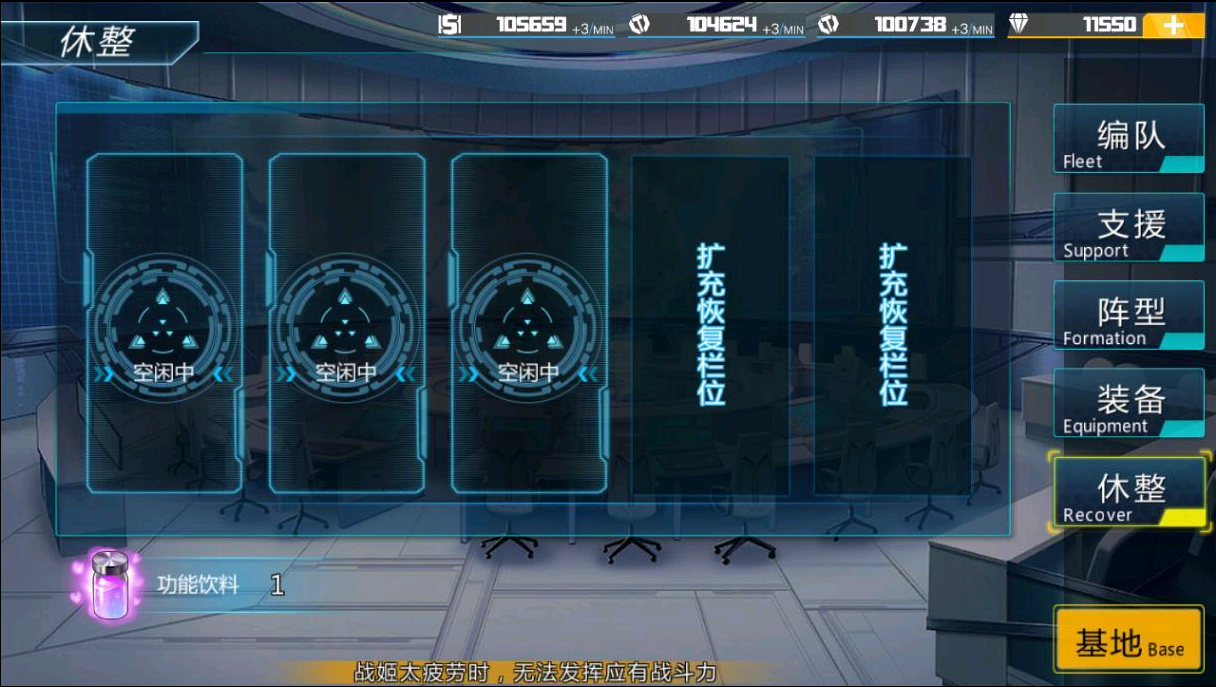Tap the orange plus button to add diamonds
Screen dimensions: 1216x687
pyautogui.click(x=1173, y=26)
